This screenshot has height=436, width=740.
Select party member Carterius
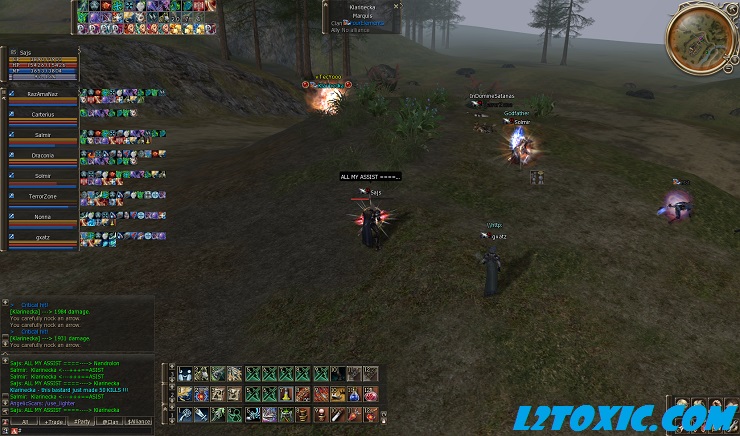tap(42, 114)
